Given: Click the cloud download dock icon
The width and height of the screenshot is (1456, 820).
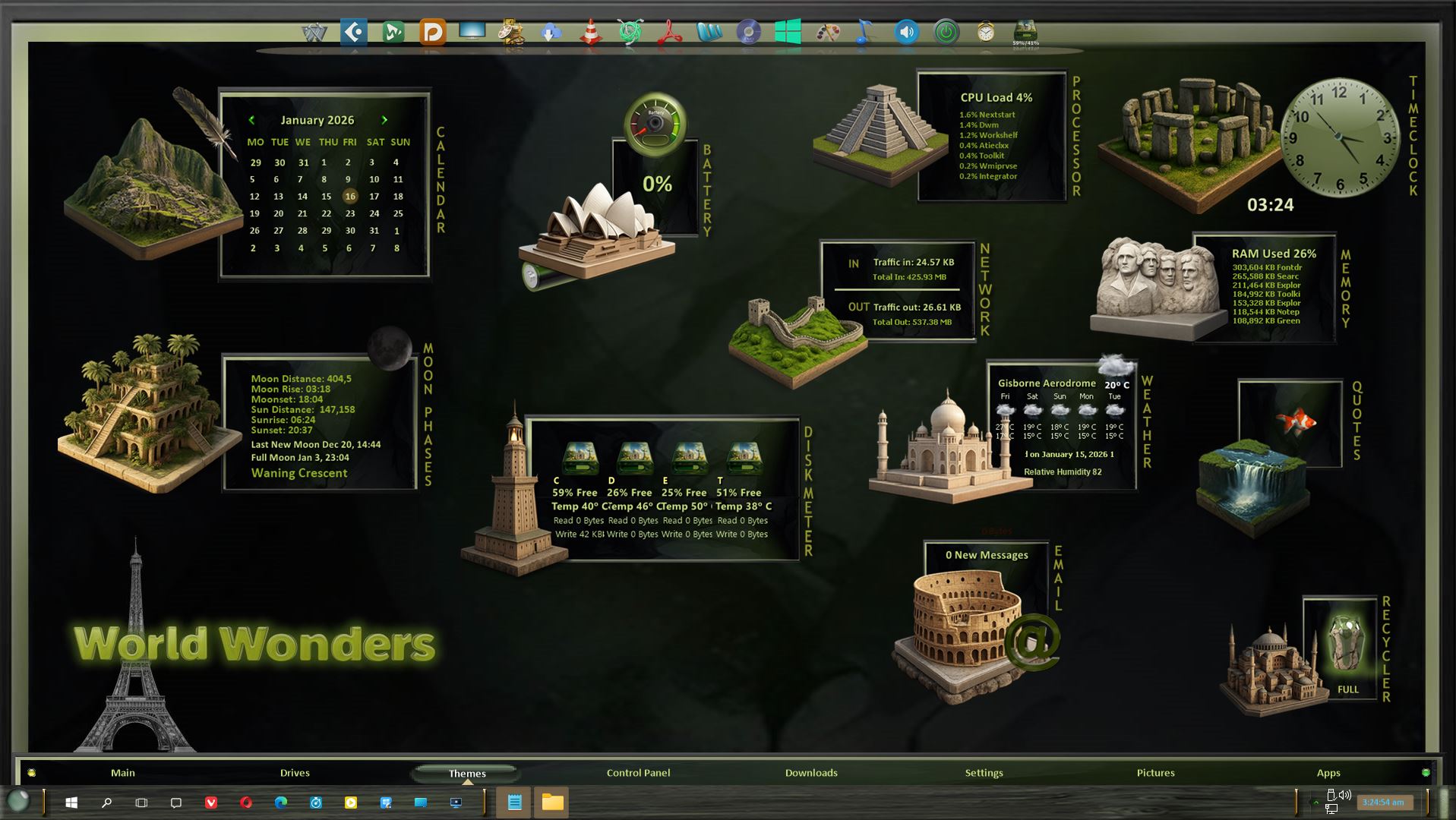Looking at the screenshot, I should click(x=551, y=33).
